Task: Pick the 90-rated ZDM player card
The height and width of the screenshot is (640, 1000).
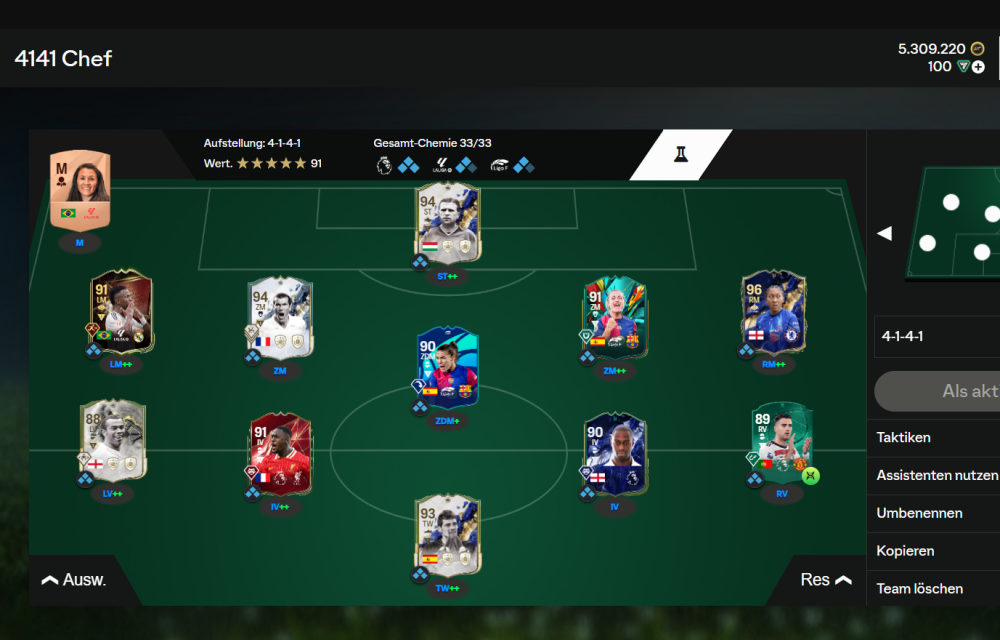Action: pos(448,367)
